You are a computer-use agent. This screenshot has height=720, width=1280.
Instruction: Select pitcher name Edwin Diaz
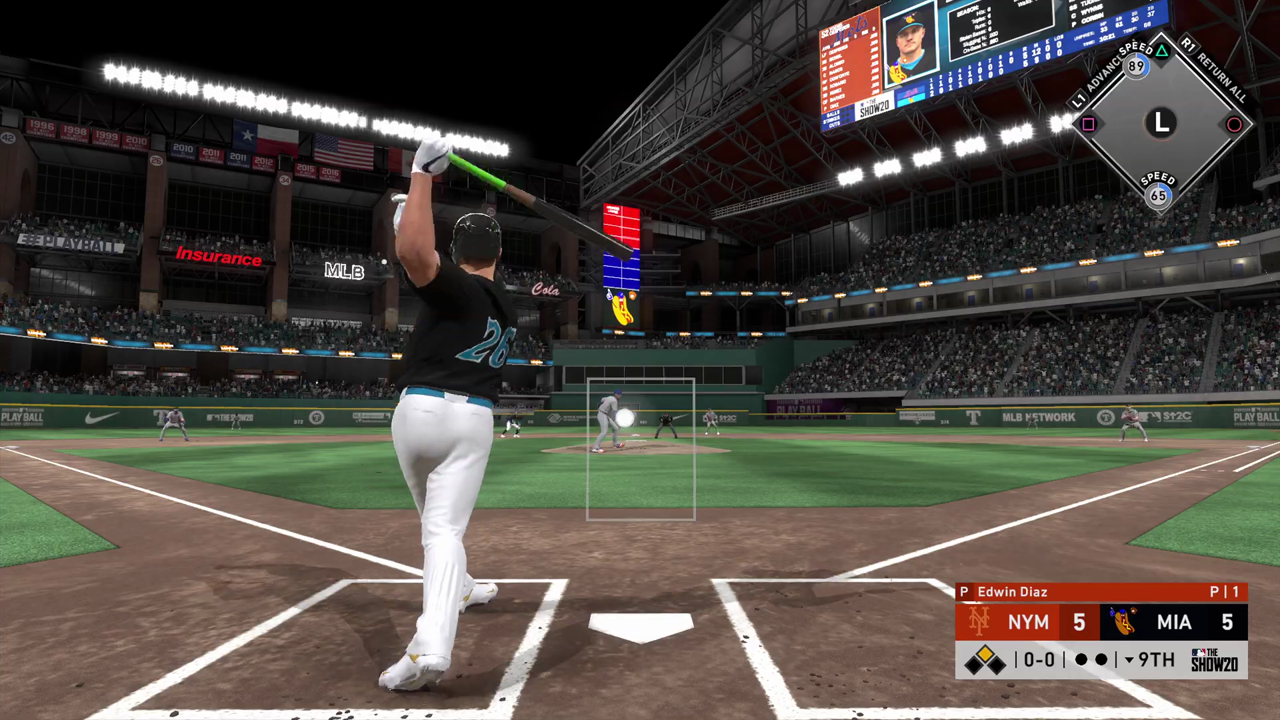[x=1013, y=592]
